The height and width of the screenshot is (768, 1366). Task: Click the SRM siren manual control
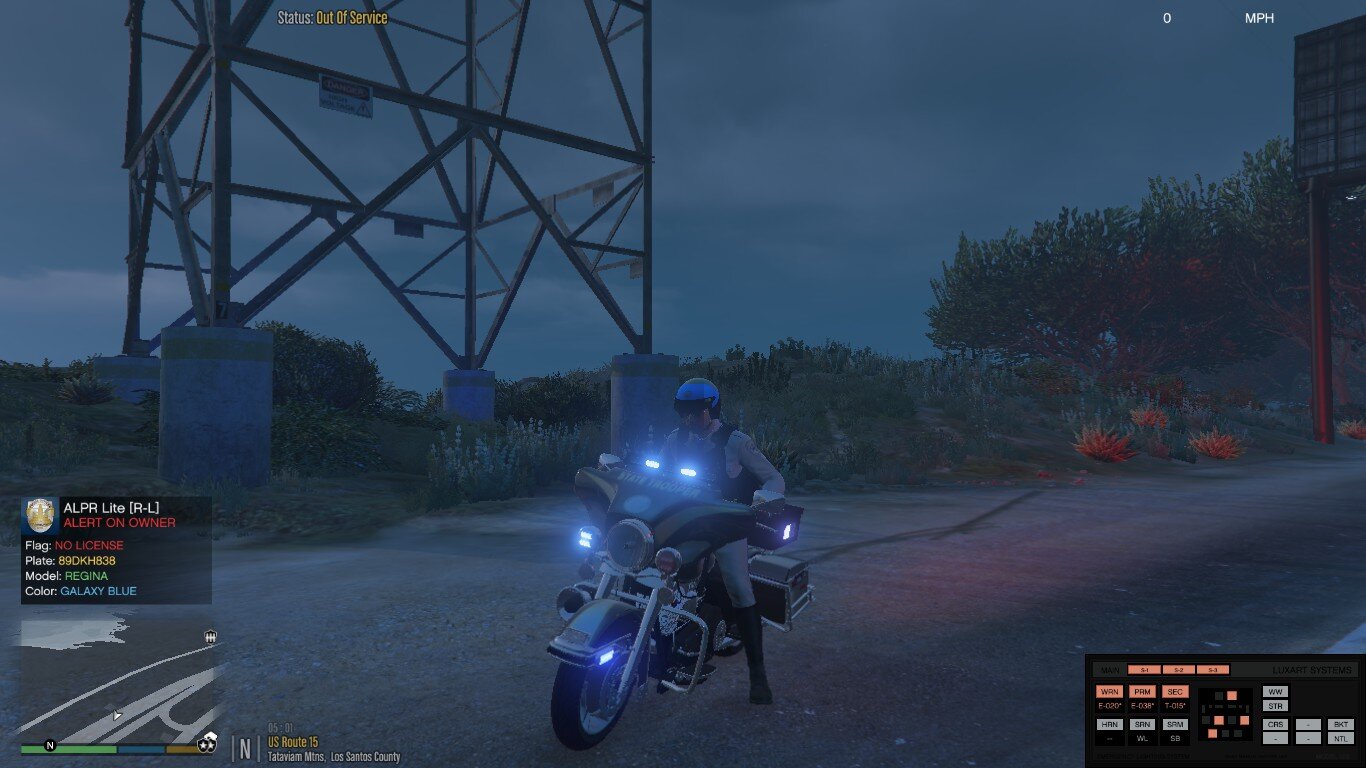coord(1175,724)
